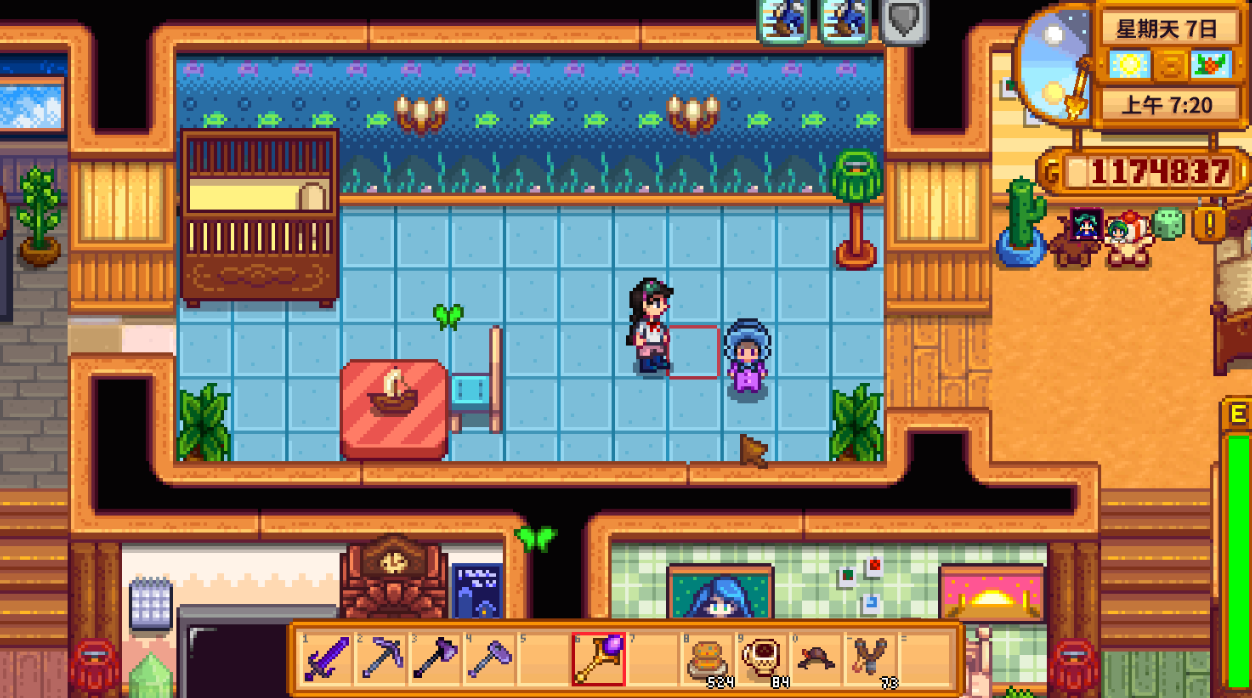Open the quest journal exclamation icon

pos(1208,224)
